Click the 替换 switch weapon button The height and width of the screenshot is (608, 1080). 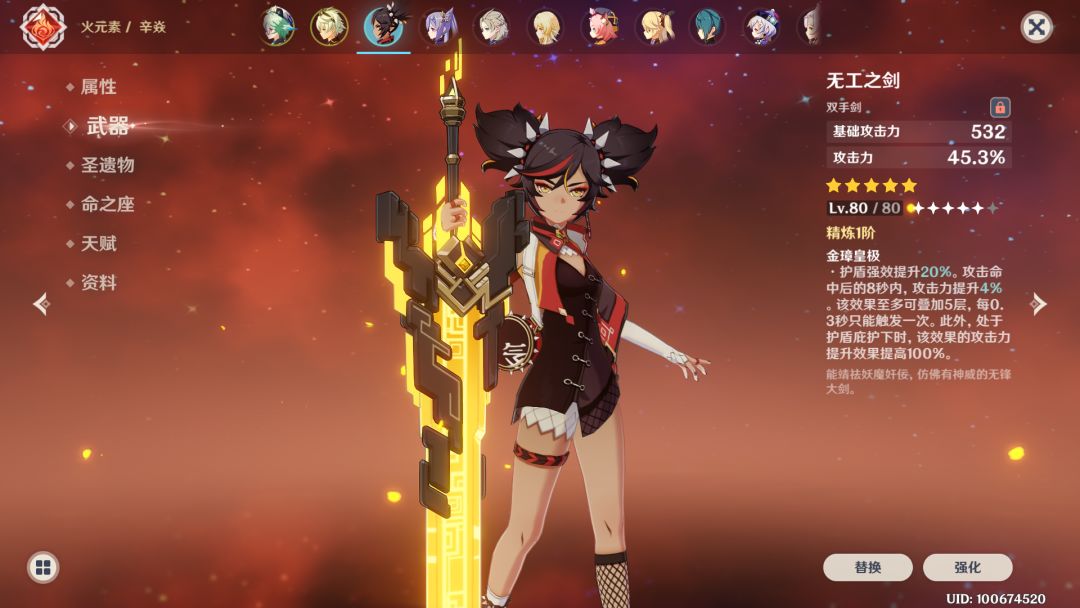867,567
